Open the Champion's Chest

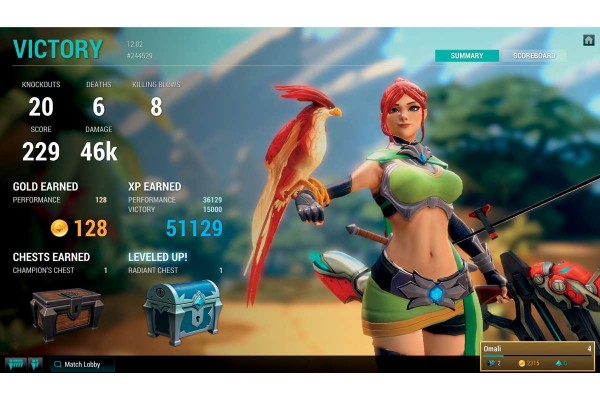tap(66, 311)
